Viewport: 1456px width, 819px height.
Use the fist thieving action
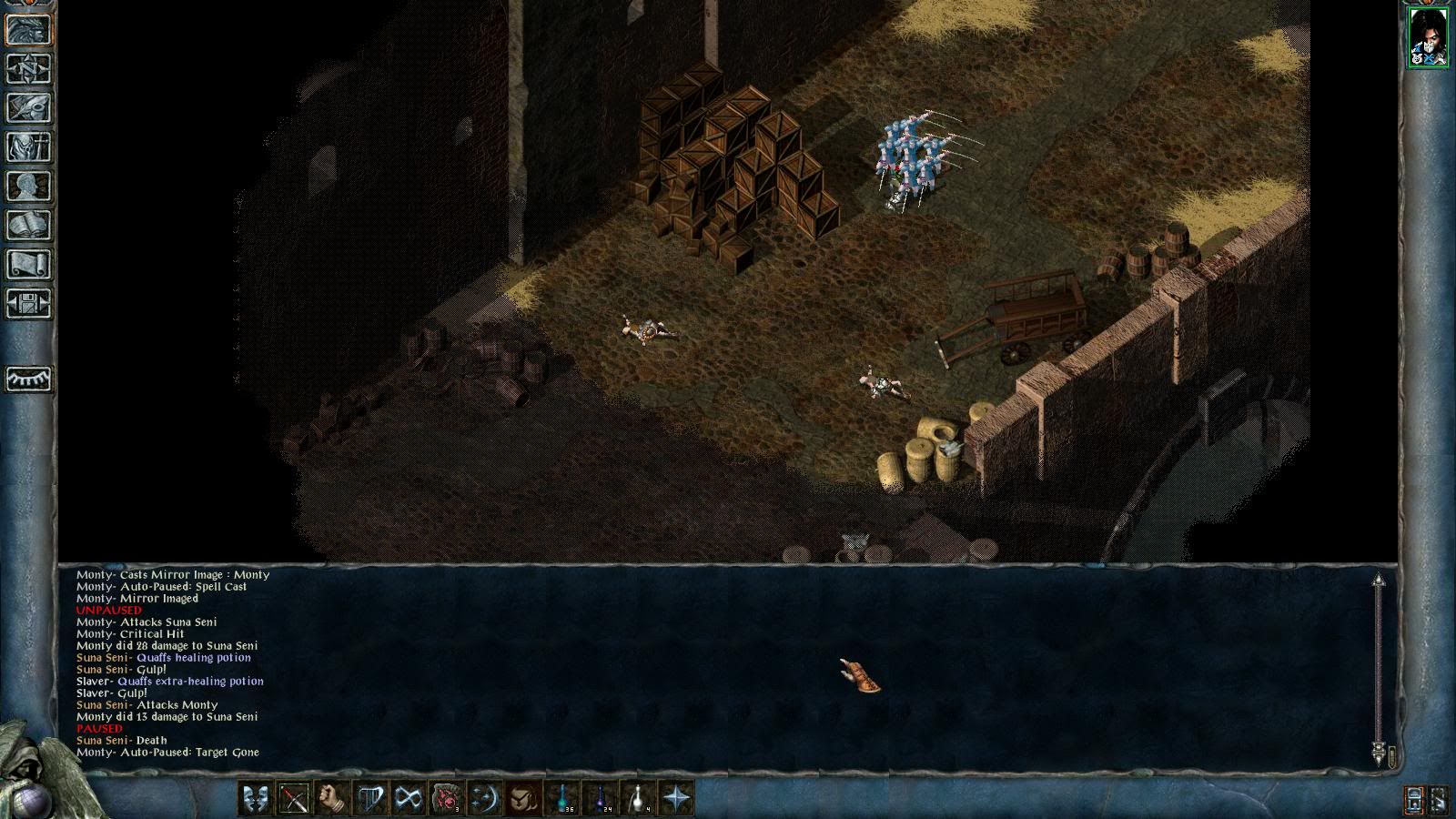click(x=332, y=799)
